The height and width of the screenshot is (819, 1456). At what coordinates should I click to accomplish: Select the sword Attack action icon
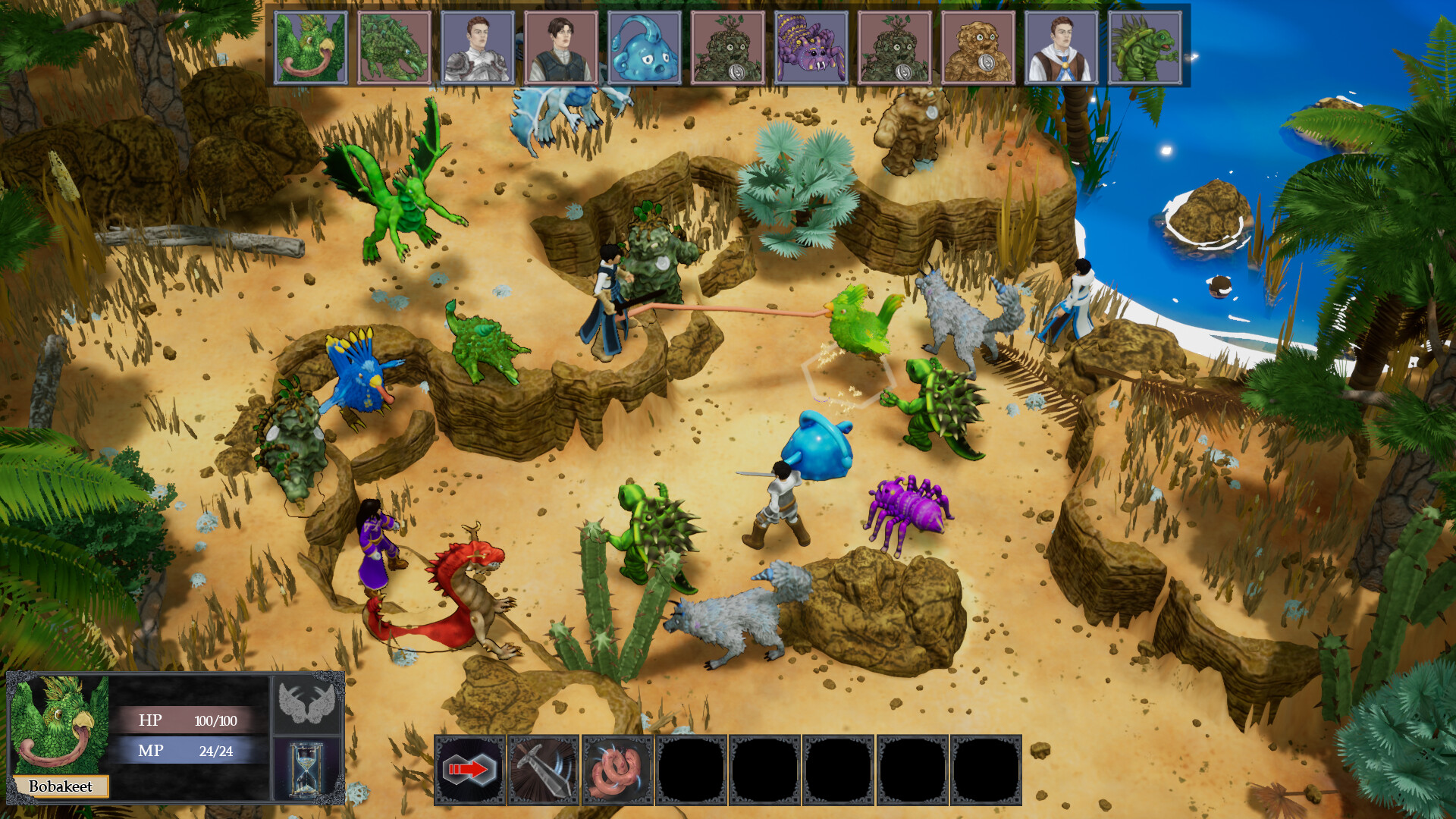[544, 768]
